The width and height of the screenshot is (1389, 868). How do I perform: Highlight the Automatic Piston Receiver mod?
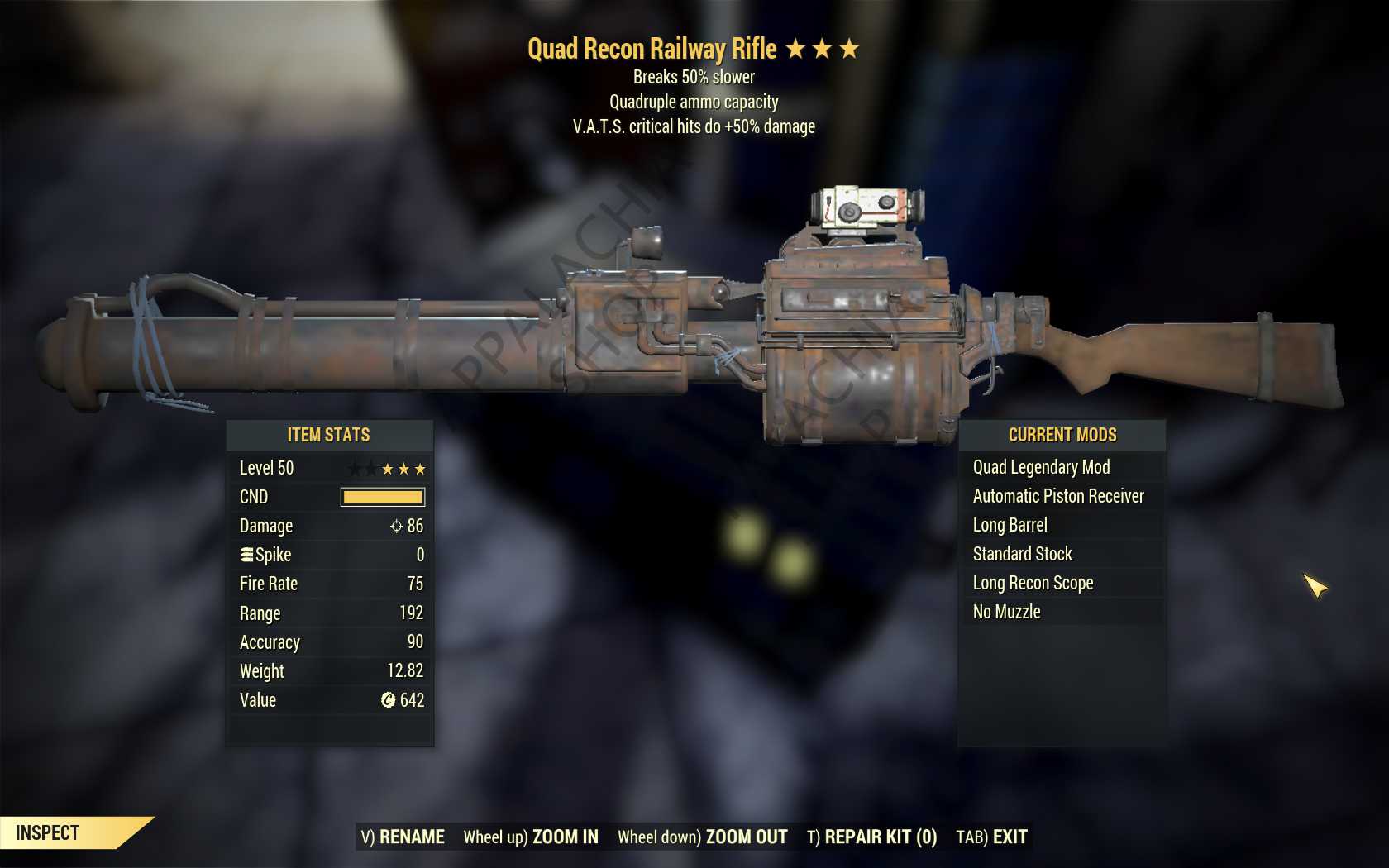pyautogui.click(x=1058, y=496)
